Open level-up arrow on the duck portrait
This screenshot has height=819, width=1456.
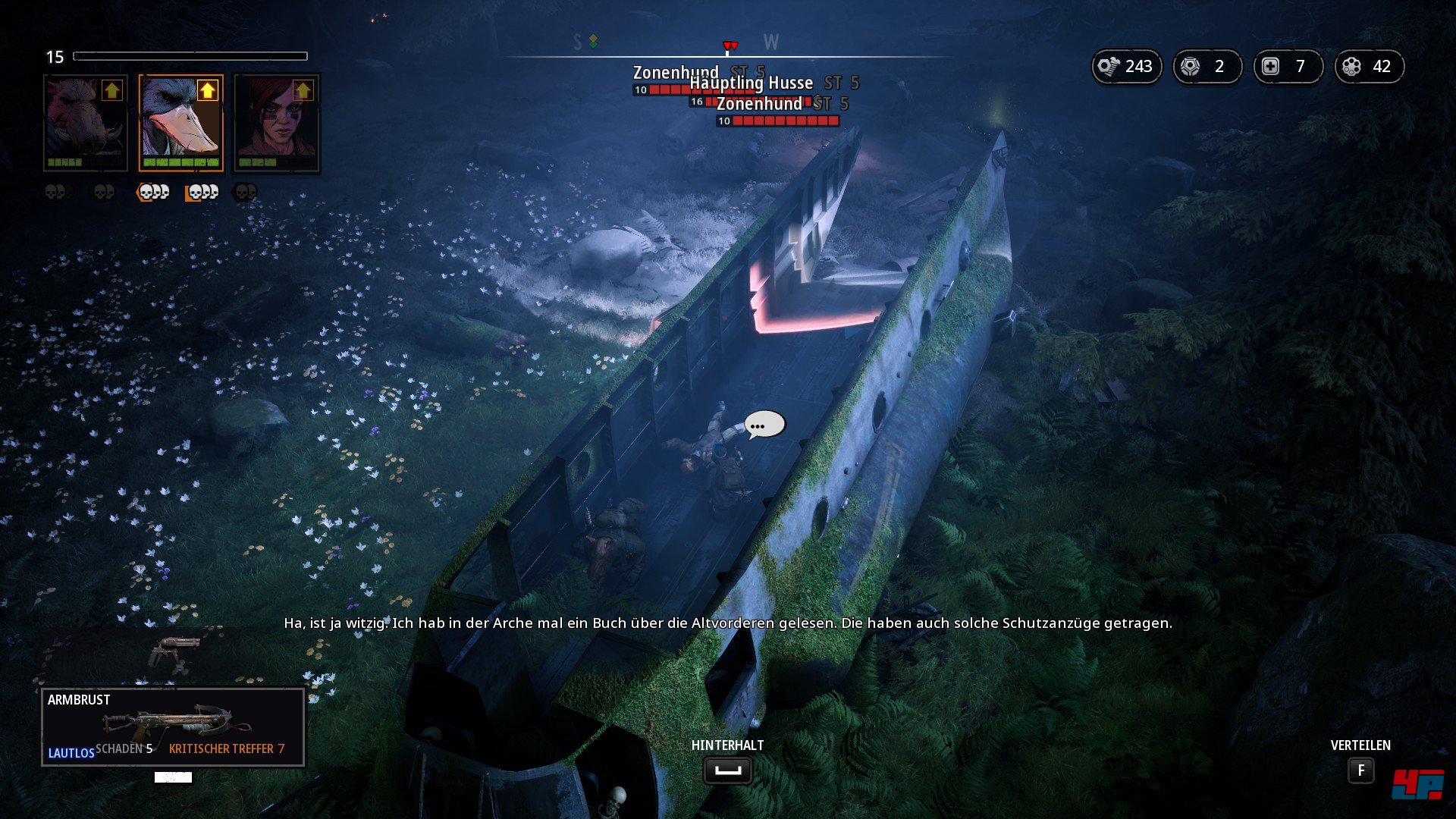click(207, 91)
